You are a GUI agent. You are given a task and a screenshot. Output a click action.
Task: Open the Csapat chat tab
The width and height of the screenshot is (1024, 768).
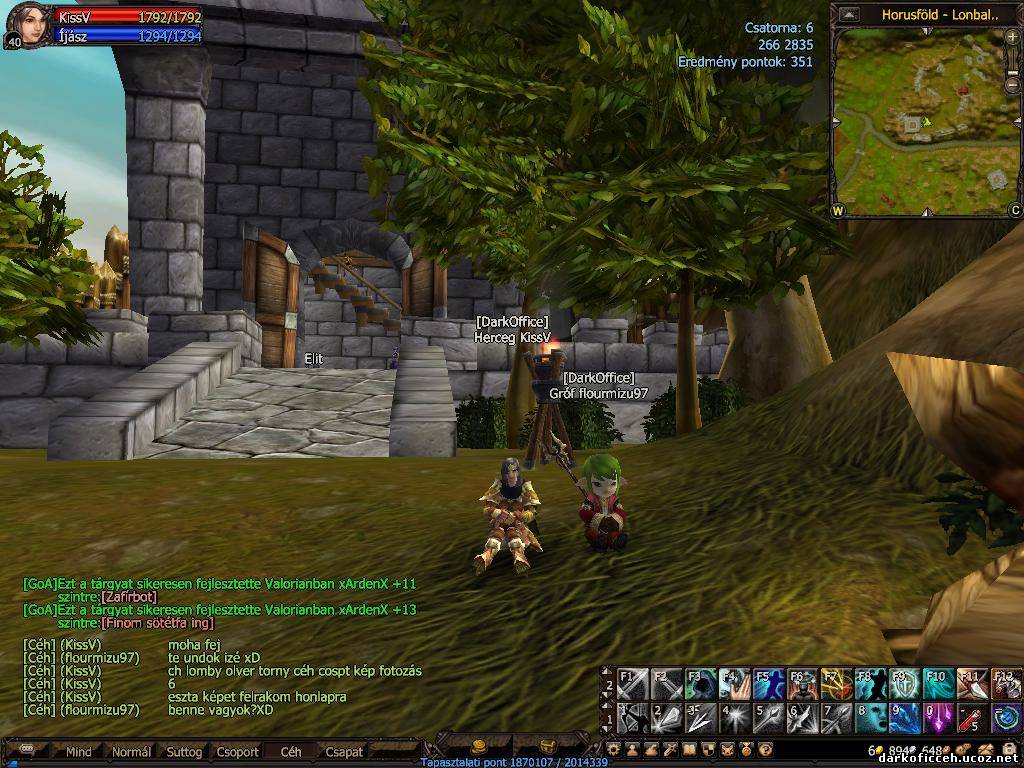pos(344,751)
